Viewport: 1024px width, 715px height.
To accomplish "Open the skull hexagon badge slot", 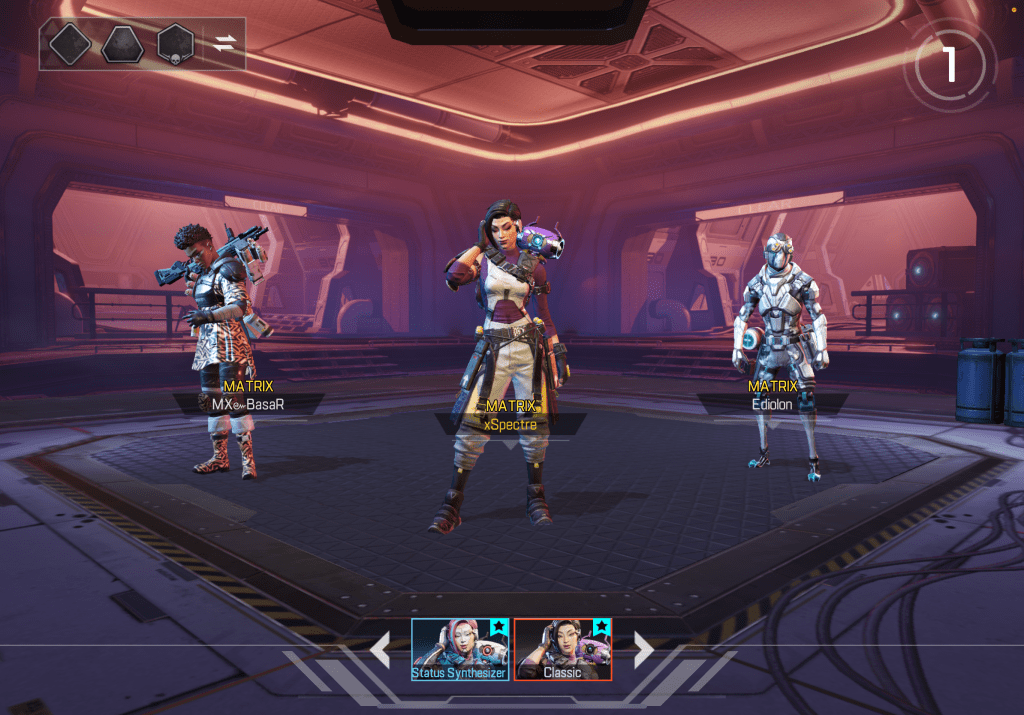I will coord(175,45).
